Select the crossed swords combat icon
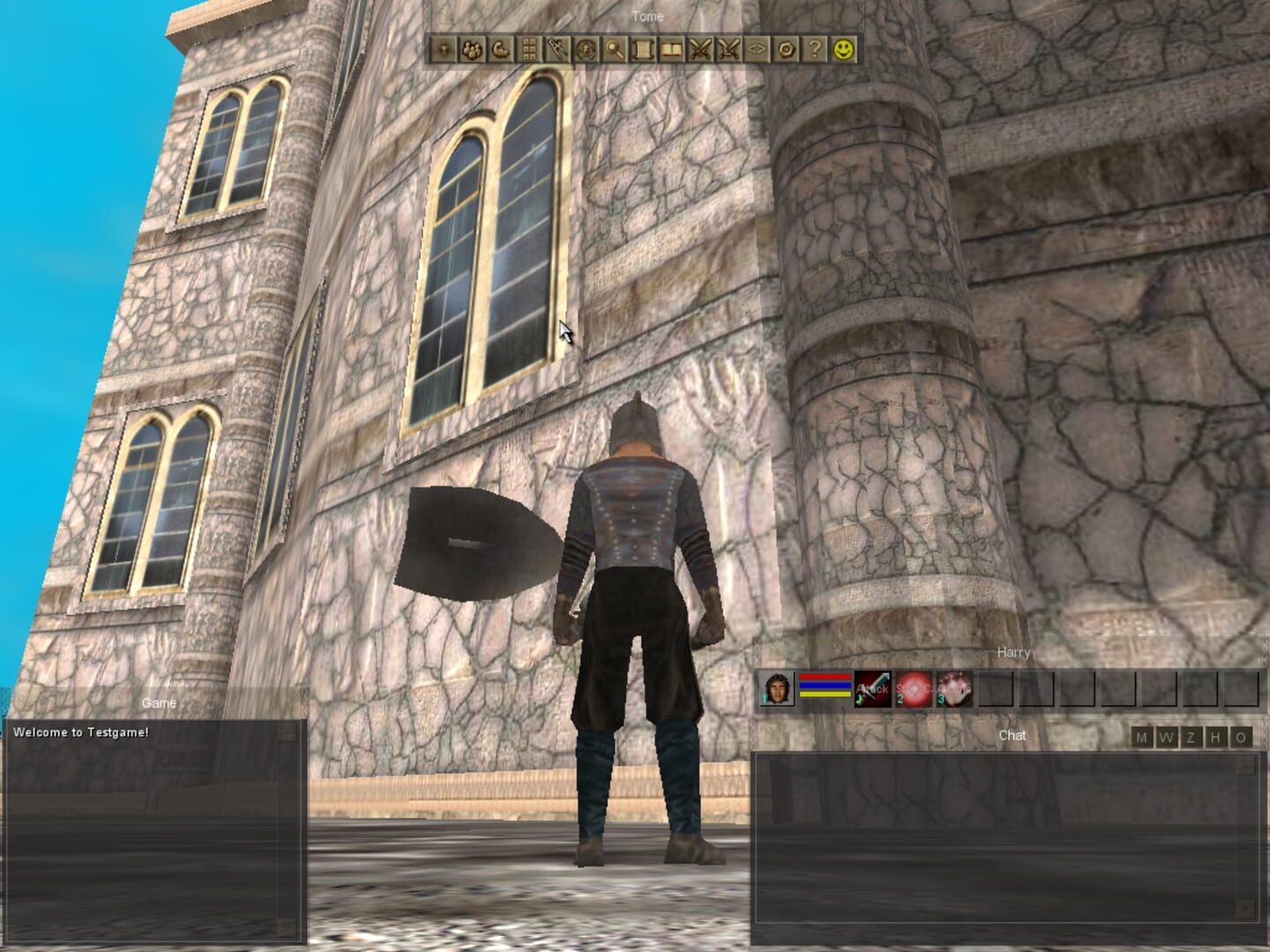 (x=699, y=50)
